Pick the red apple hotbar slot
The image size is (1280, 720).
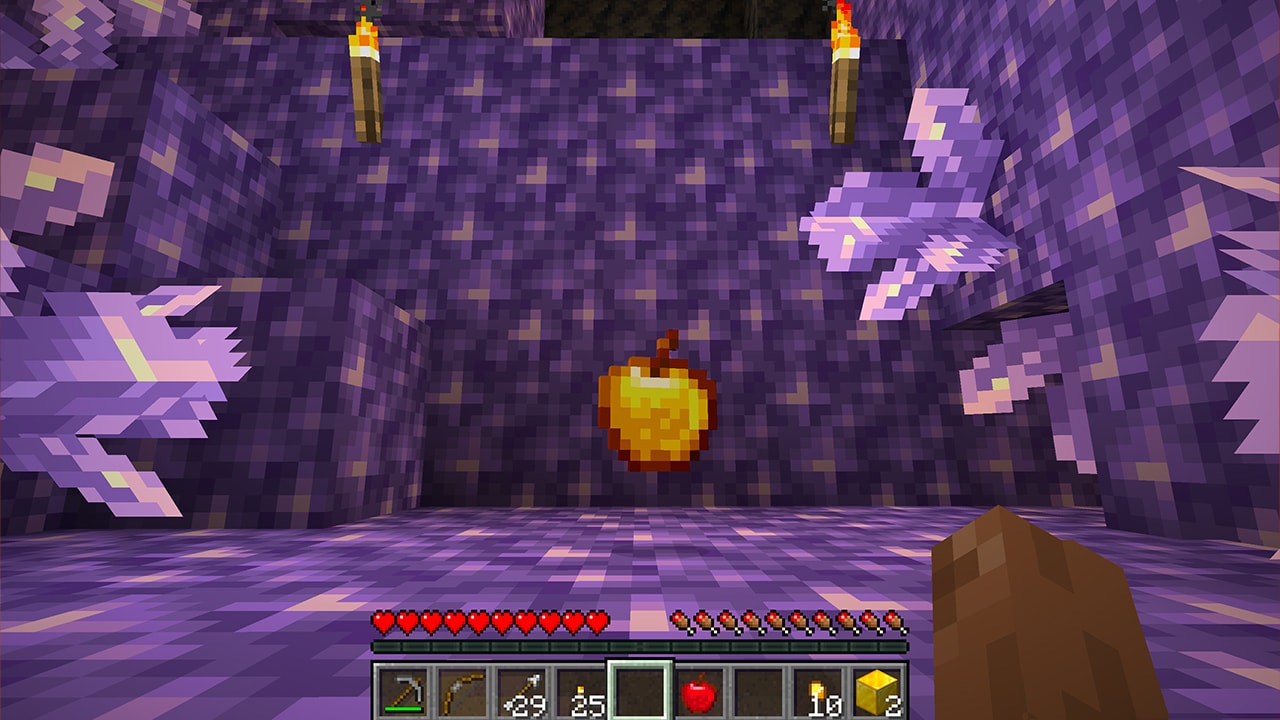pos(699,691)
